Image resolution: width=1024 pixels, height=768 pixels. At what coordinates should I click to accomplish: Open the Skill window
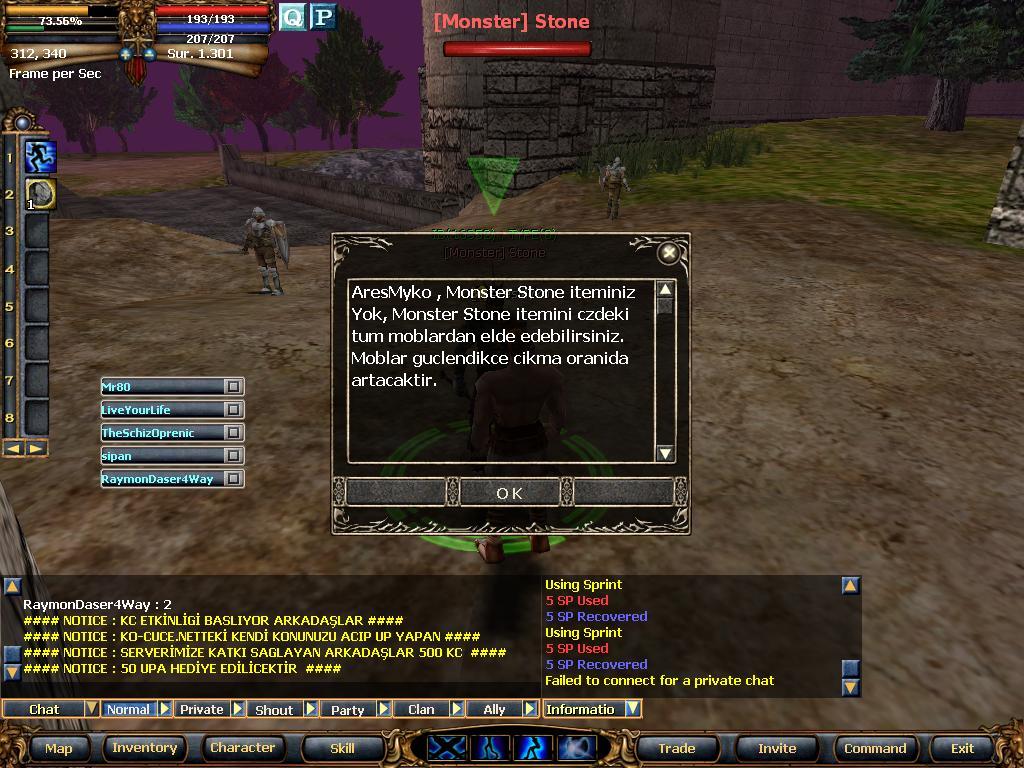click(x=342, y=748)
